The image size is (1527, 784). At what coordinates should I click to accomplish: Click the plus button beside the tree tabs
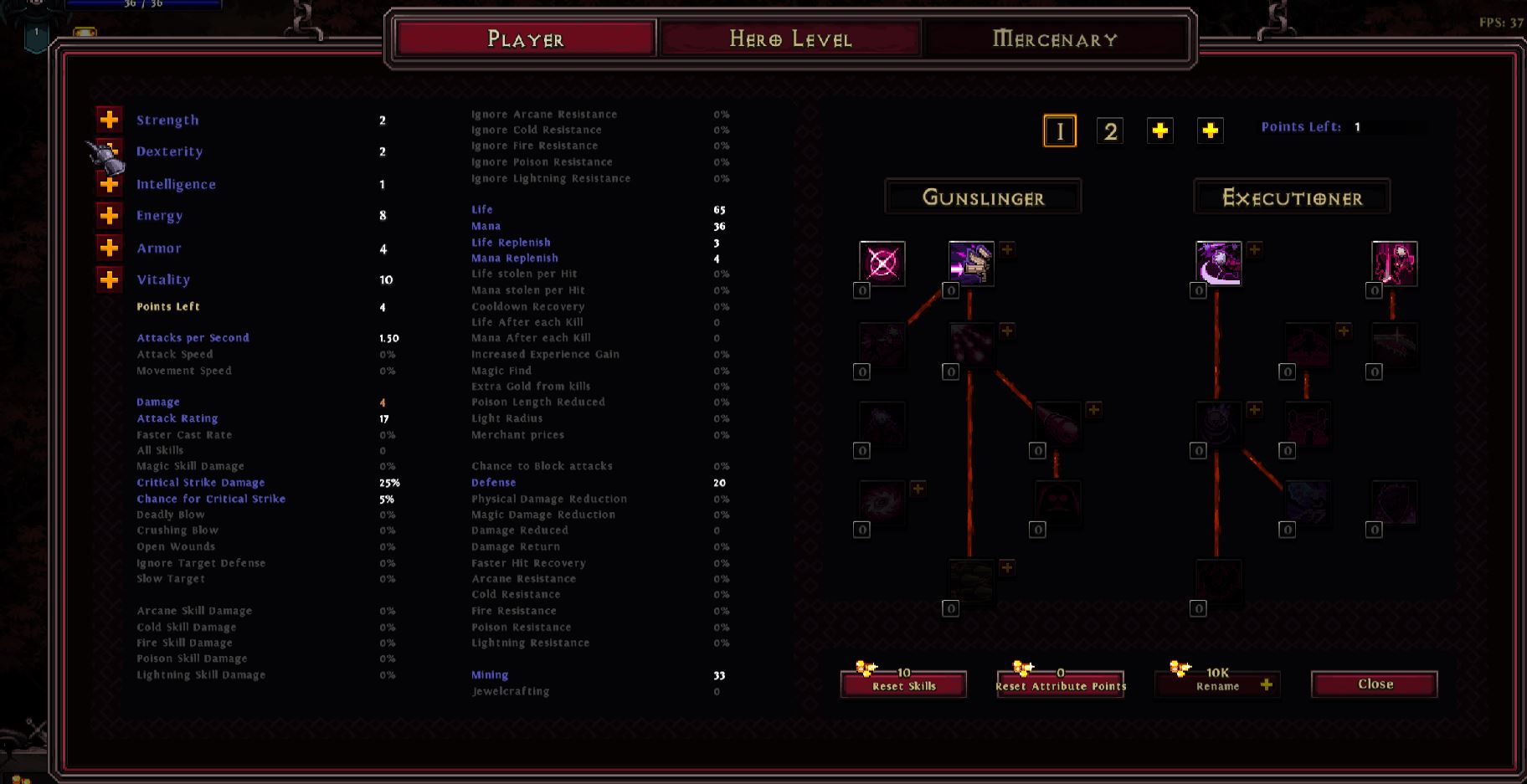coord(1159,131)
